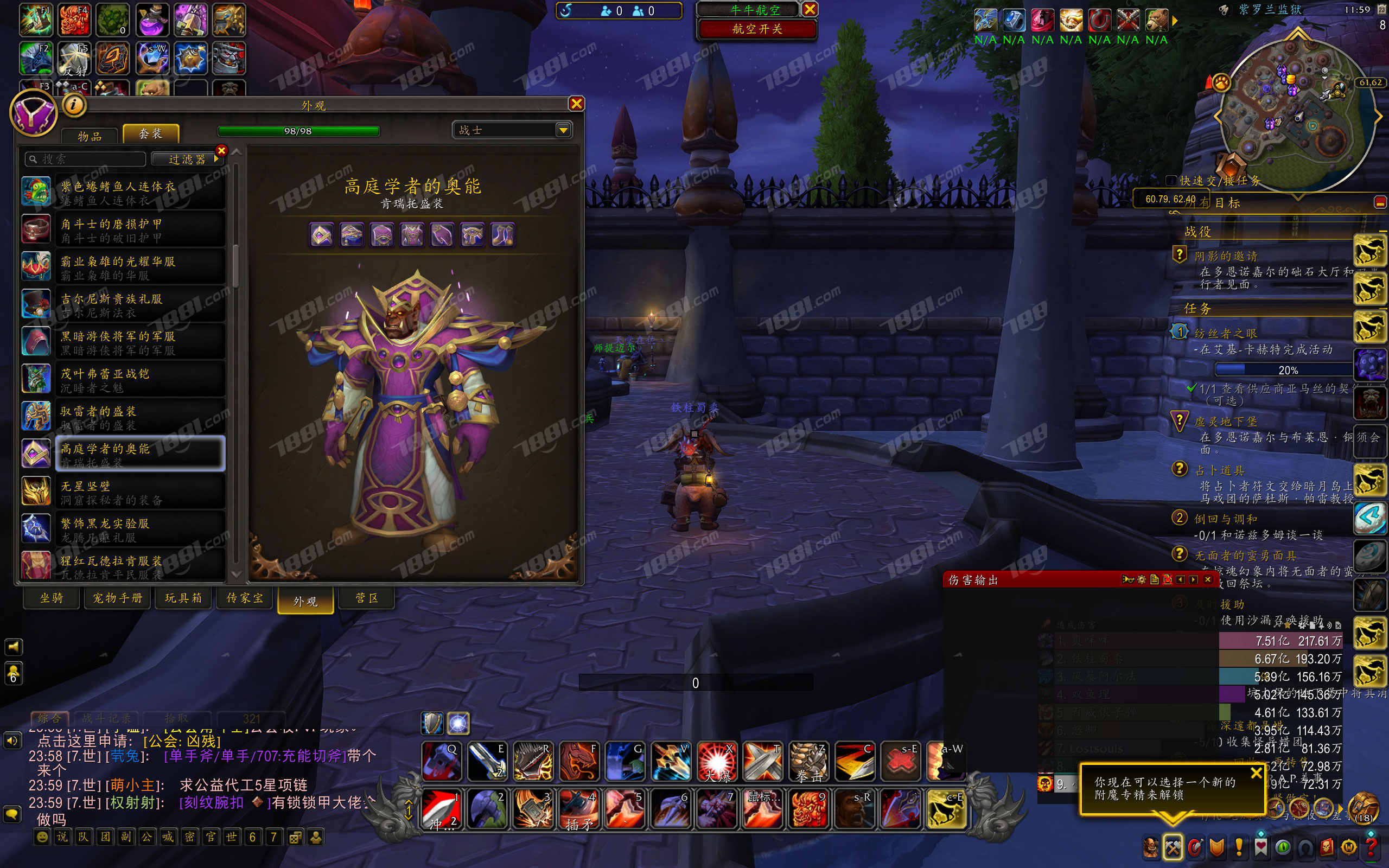Image resolution: width=1389 pixels, height=868 pixels.
Task: Dismiss the enchant specialization tooltip
Action: [x=1256, y=773]
